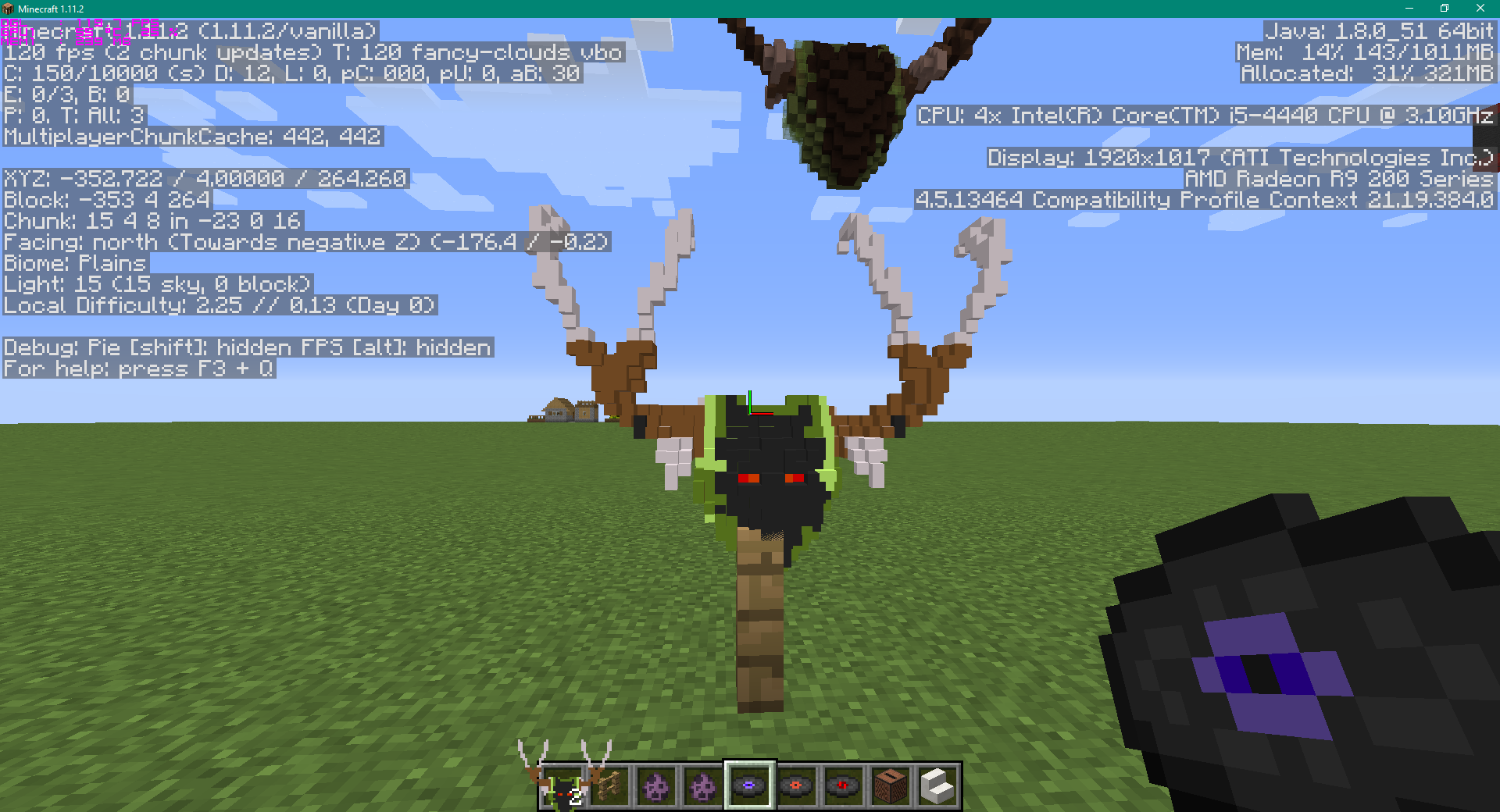Image resolution: width=1500 pixels, height=812 pixels.
Task: Click the Minecraft grass block icon in title bar
Action: click(7, 9)
